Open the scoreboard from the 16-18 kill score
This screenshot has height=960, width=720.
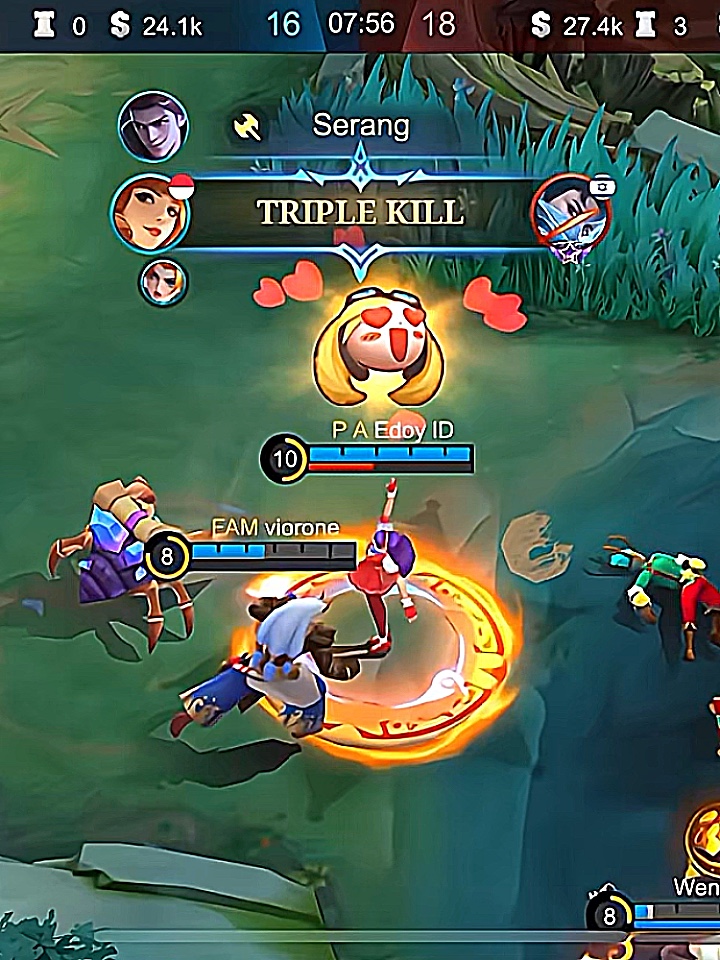coord(360,23)
